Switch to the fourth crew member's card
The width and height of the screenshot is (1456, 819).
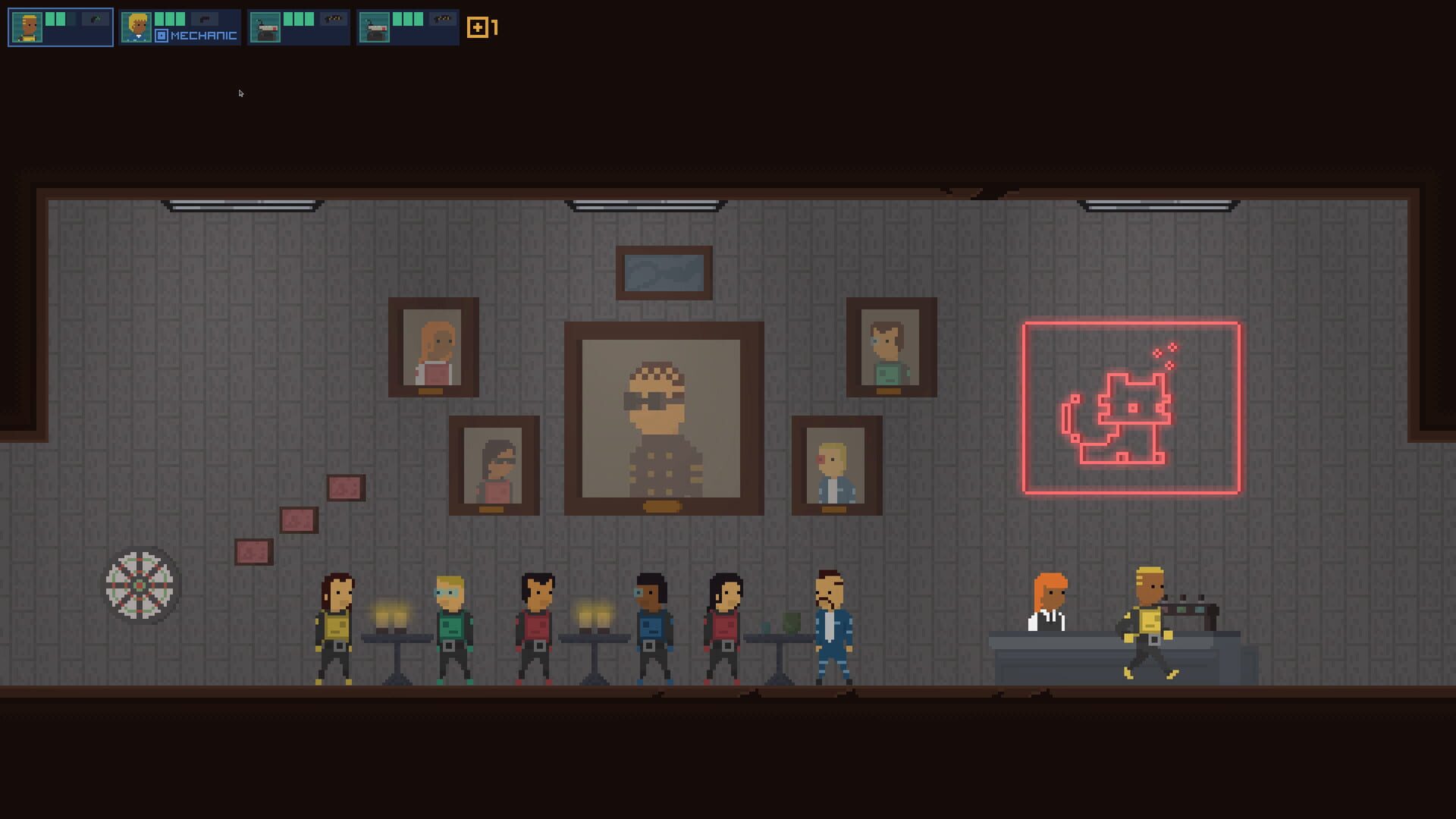[x=407, y=27]
